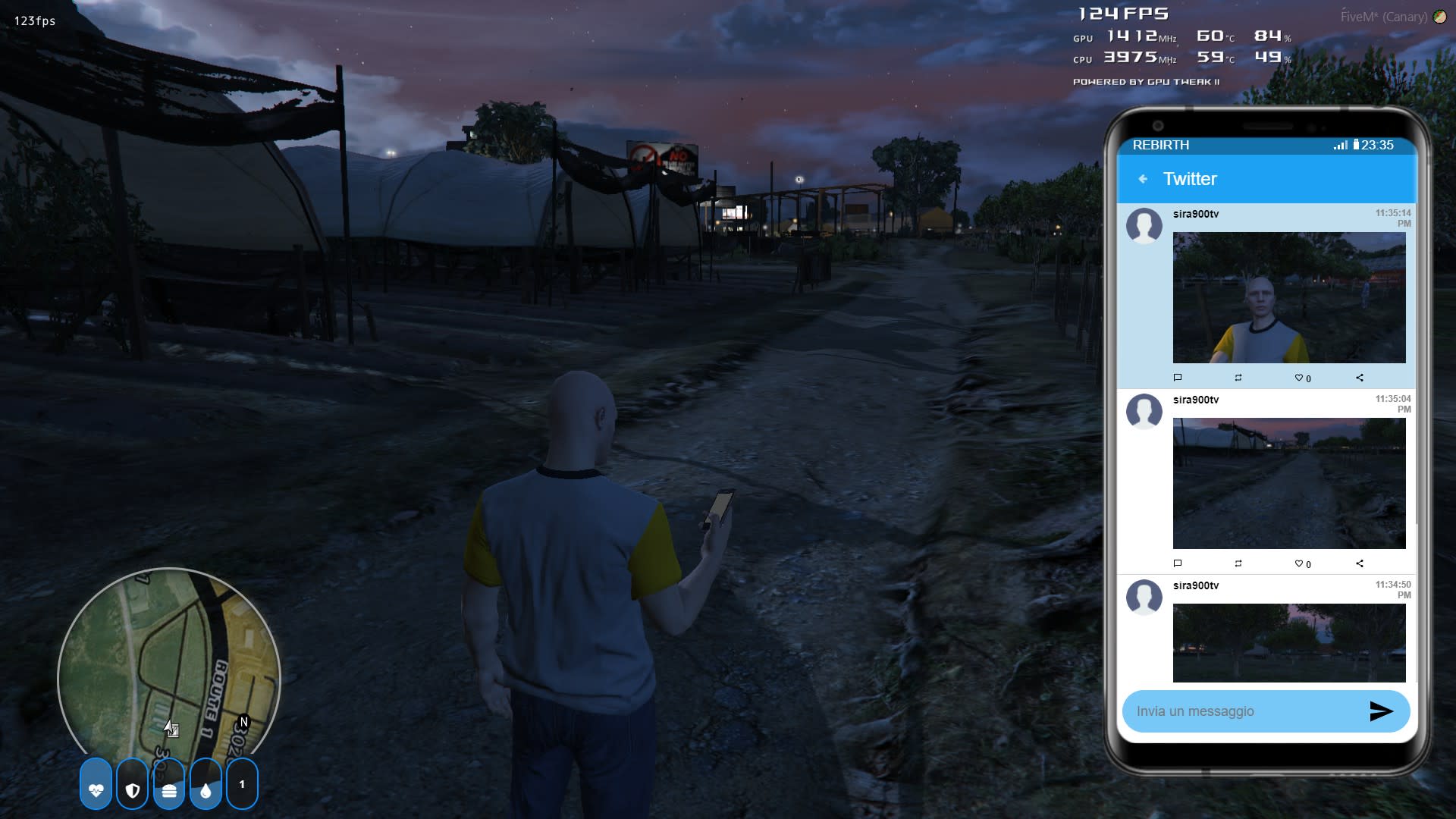
Task: Open the selfie photo in the 11:35:14 tweet
Action: coord(1288,297)
